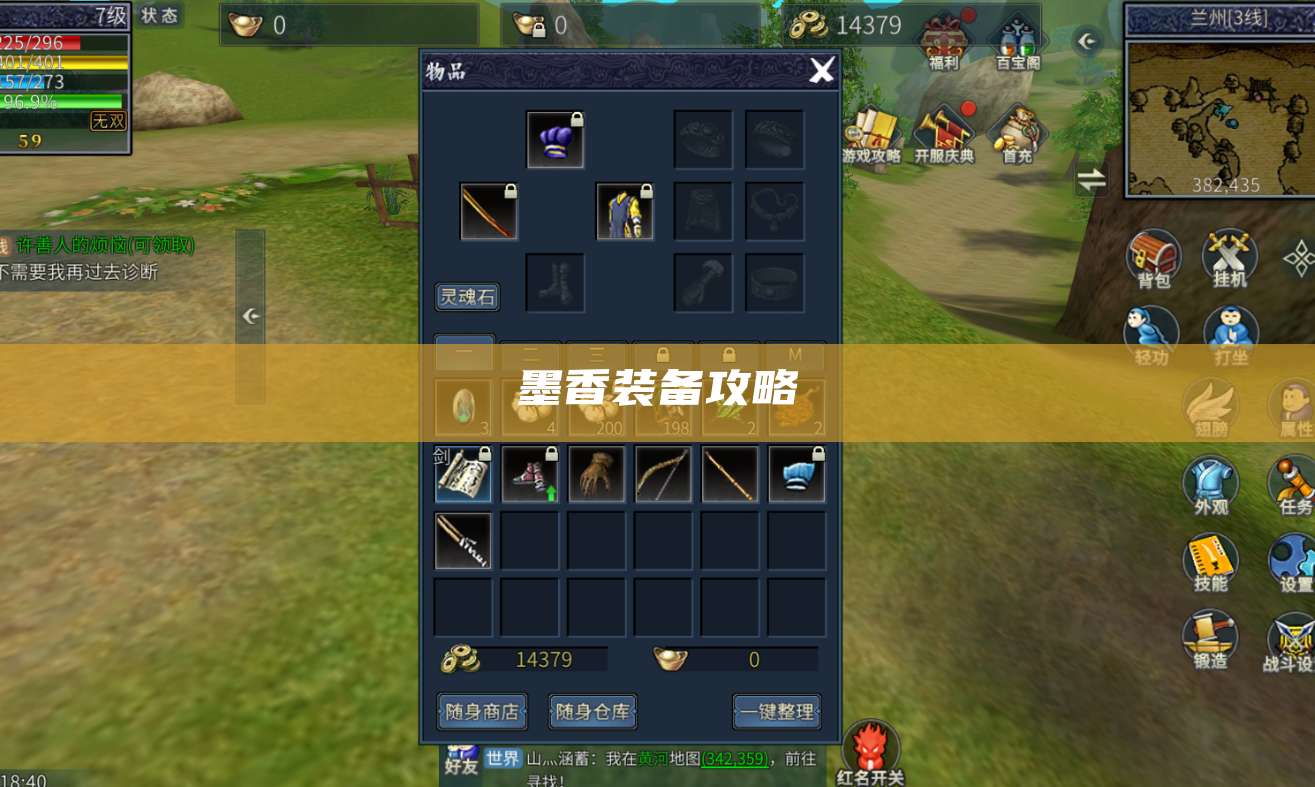Switch to the second inventory bag tab
Screen dimensions: 1315x787
tap(531, 353)
